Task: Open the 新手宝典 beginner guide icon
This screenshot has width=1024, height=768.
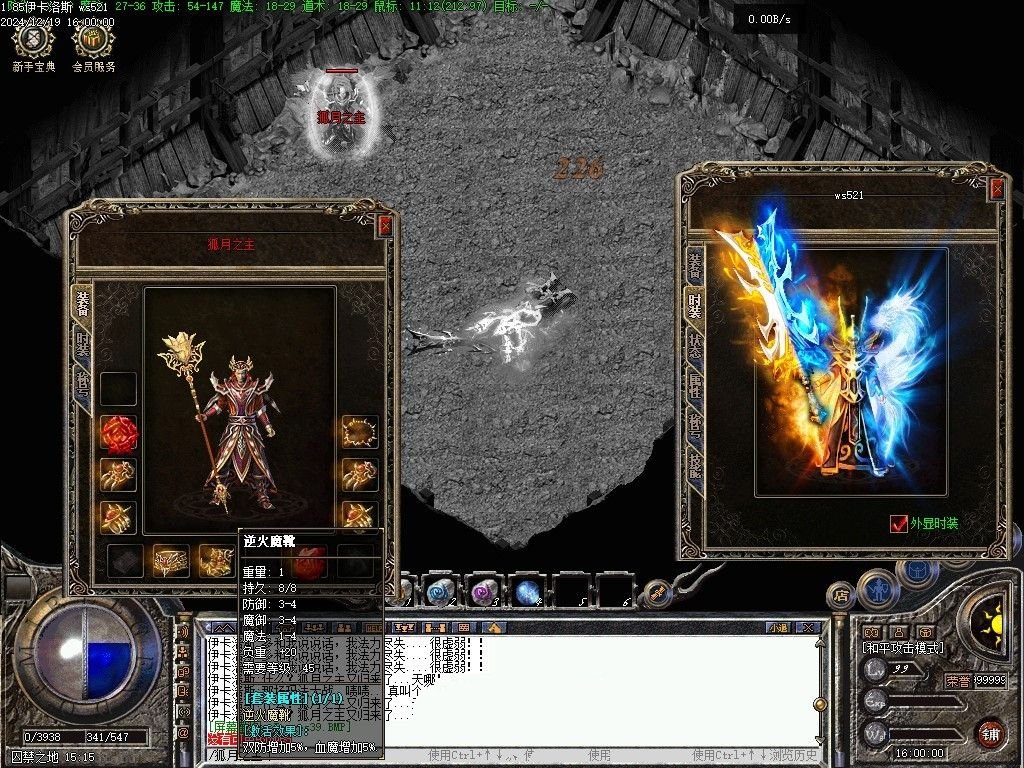Action: (x=34, y=41)
